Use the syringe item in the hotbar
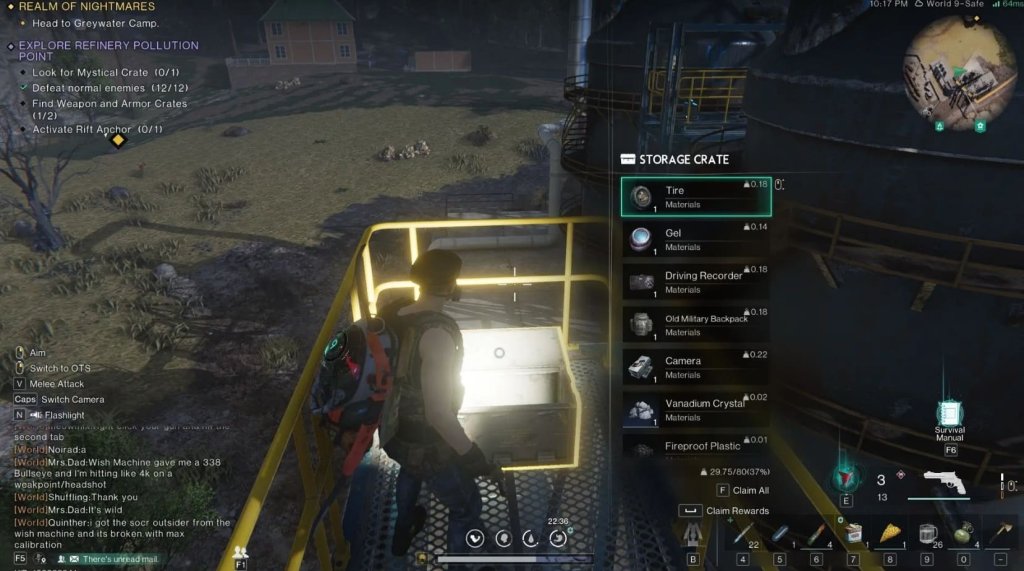 click(x=741, y=533)
